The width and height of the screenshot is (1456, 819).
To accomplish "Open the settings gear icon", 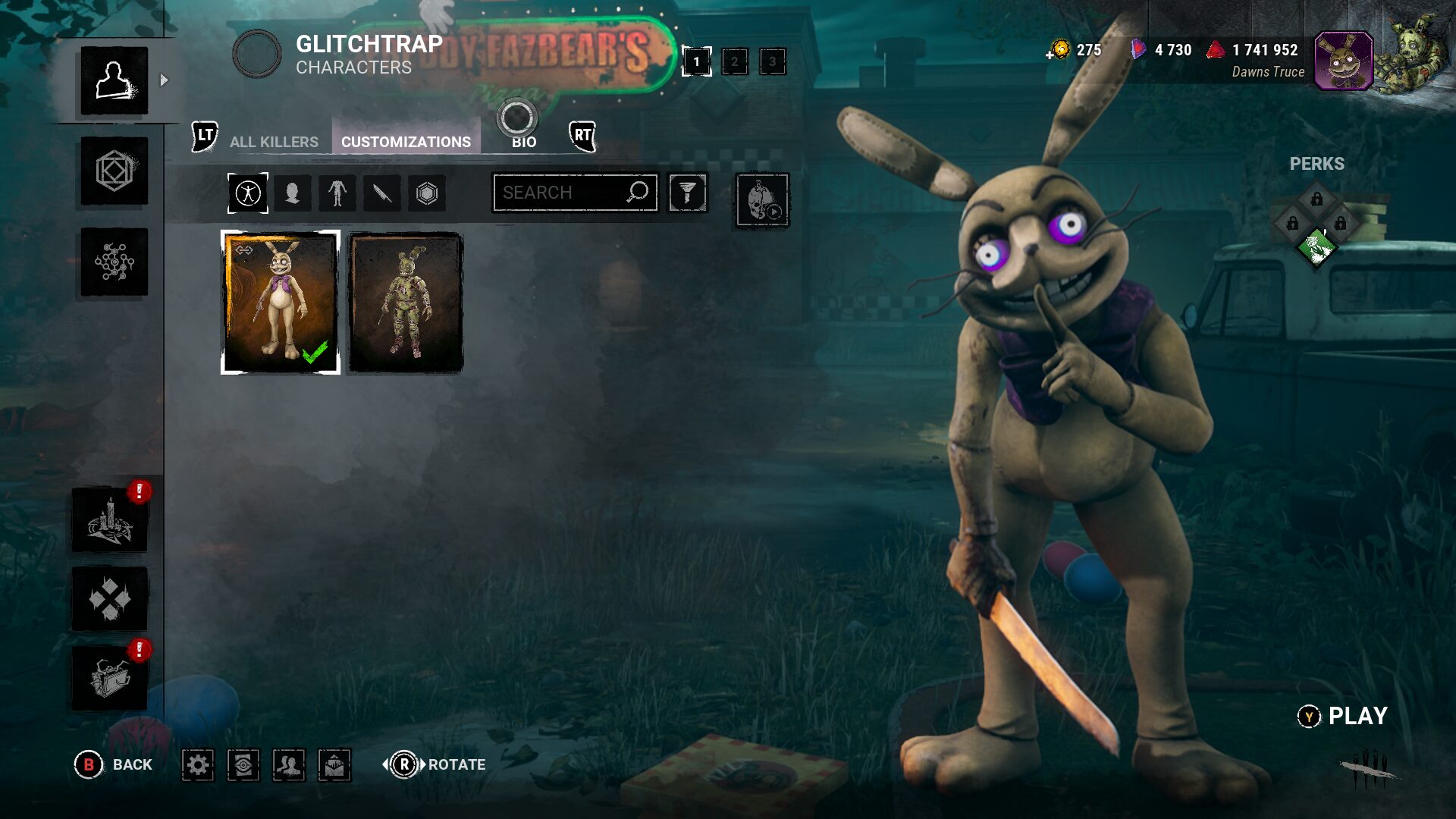I will pyautogui.click(x=198, y=764).
